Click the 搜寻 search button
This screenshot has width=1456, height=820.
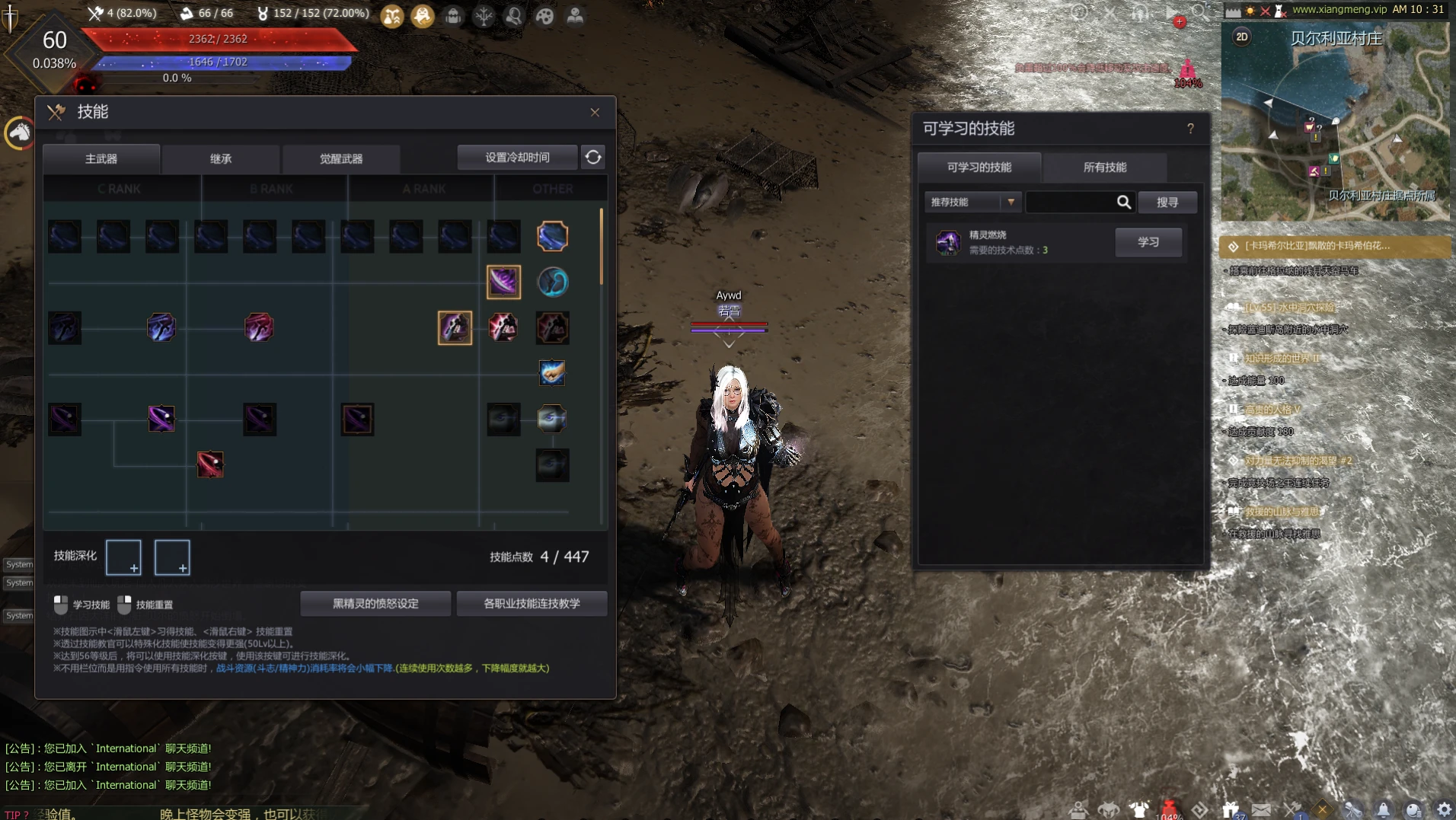[1167, 203]
